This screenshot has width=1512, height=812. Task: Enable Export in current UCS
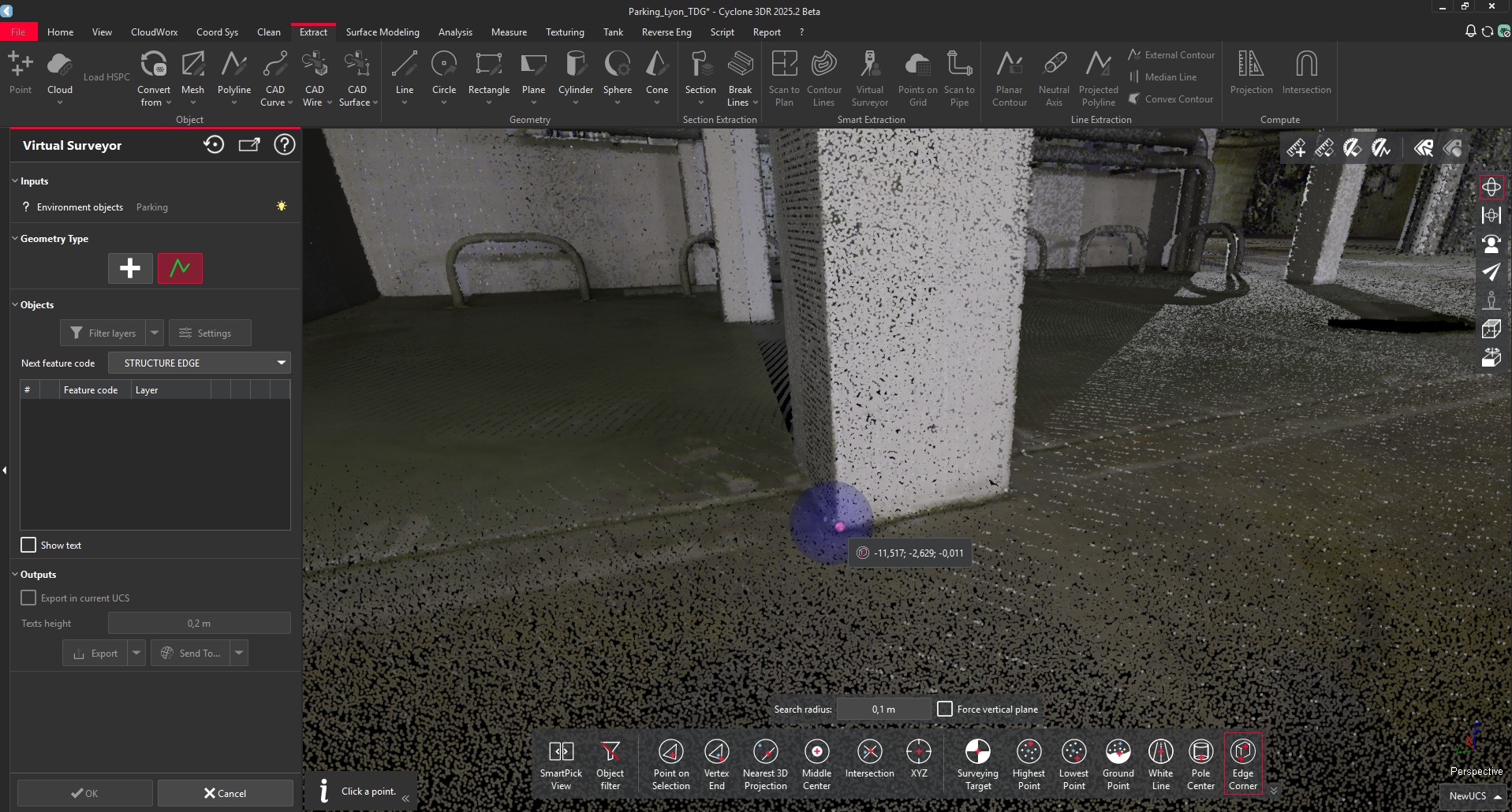[x=28, y=598]
